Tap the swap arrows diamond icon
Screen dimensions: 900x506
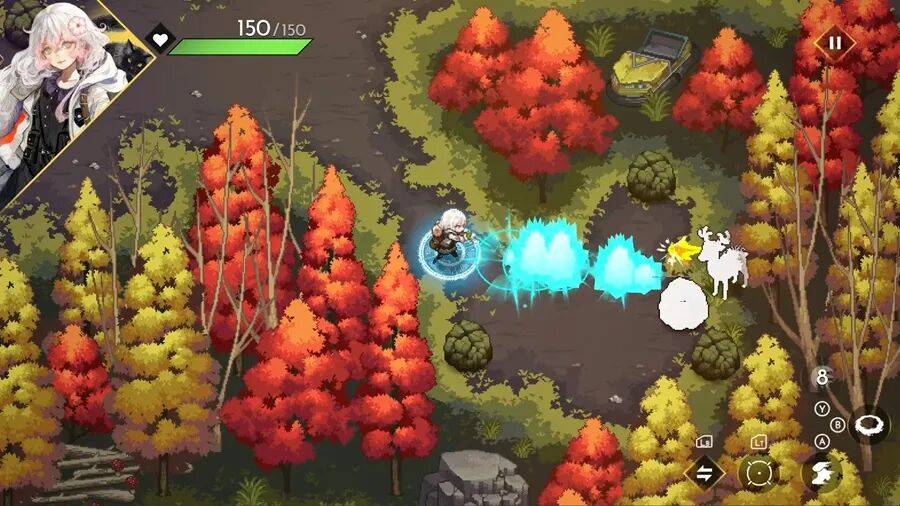pyautogui.click(x=704, y=472)
